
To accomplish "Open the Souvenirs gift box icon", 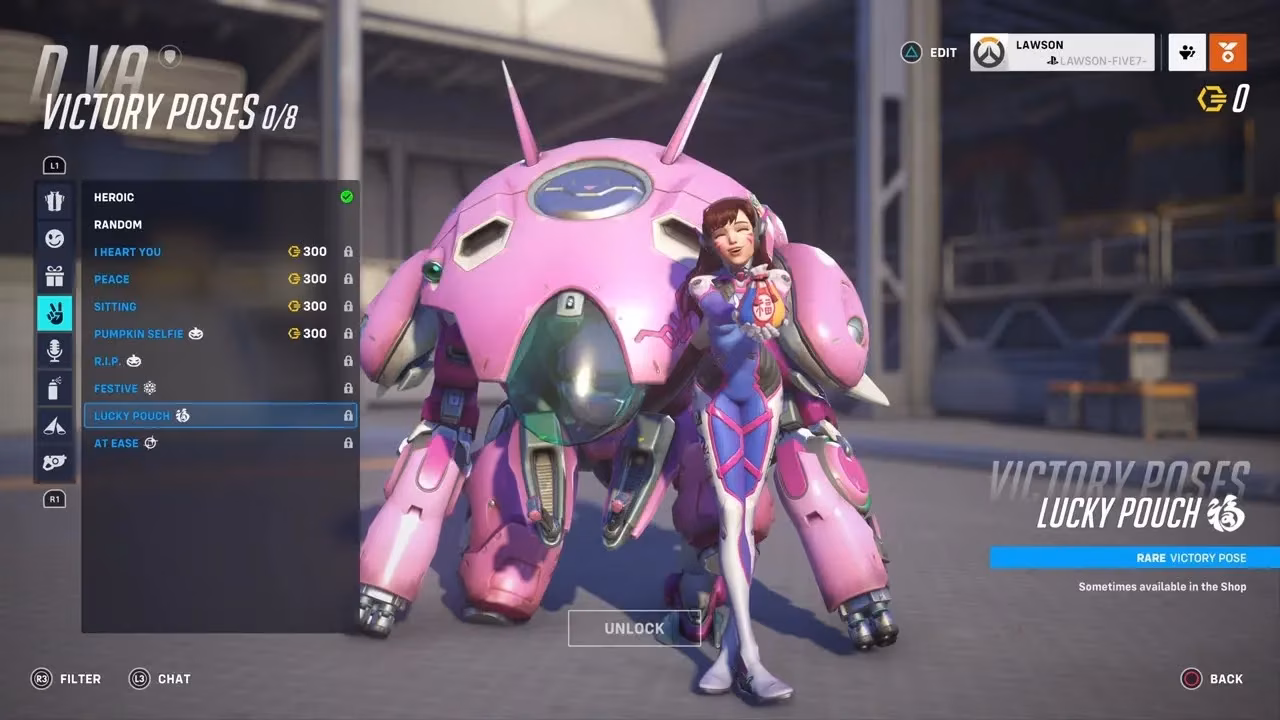I will 55,275.
